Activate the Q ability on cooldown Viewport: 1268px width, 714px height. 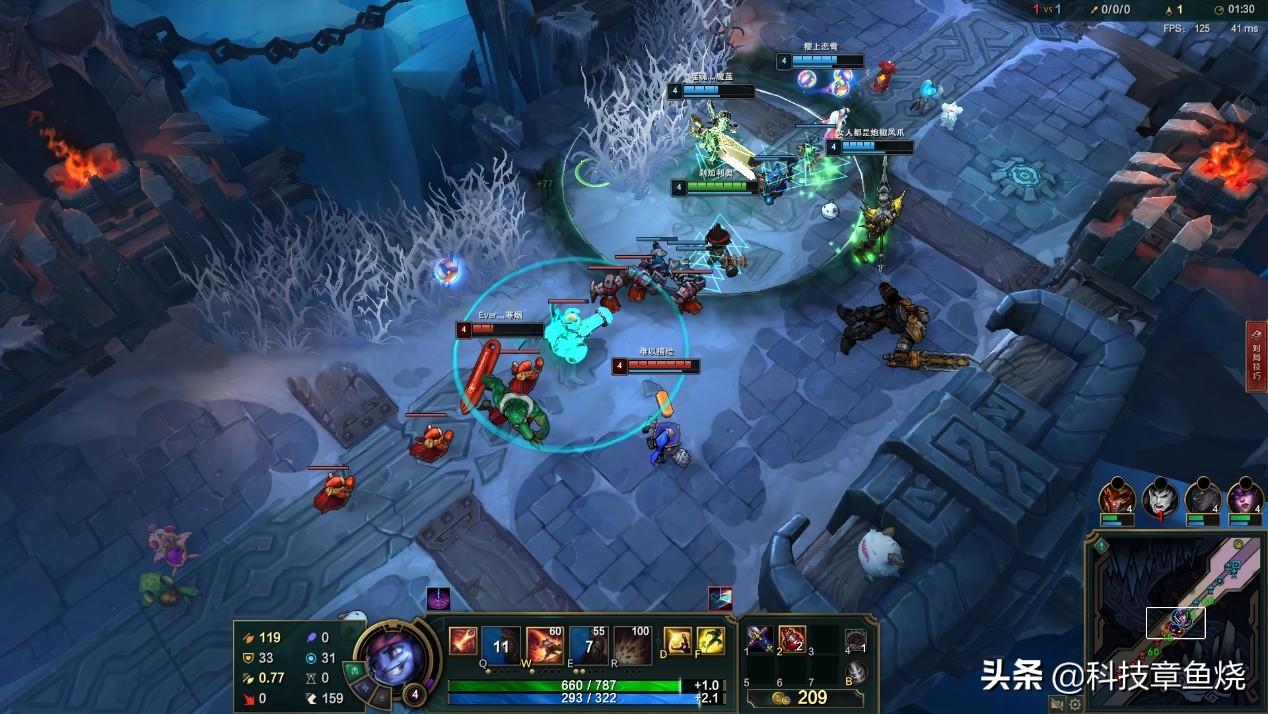point(501,645)
